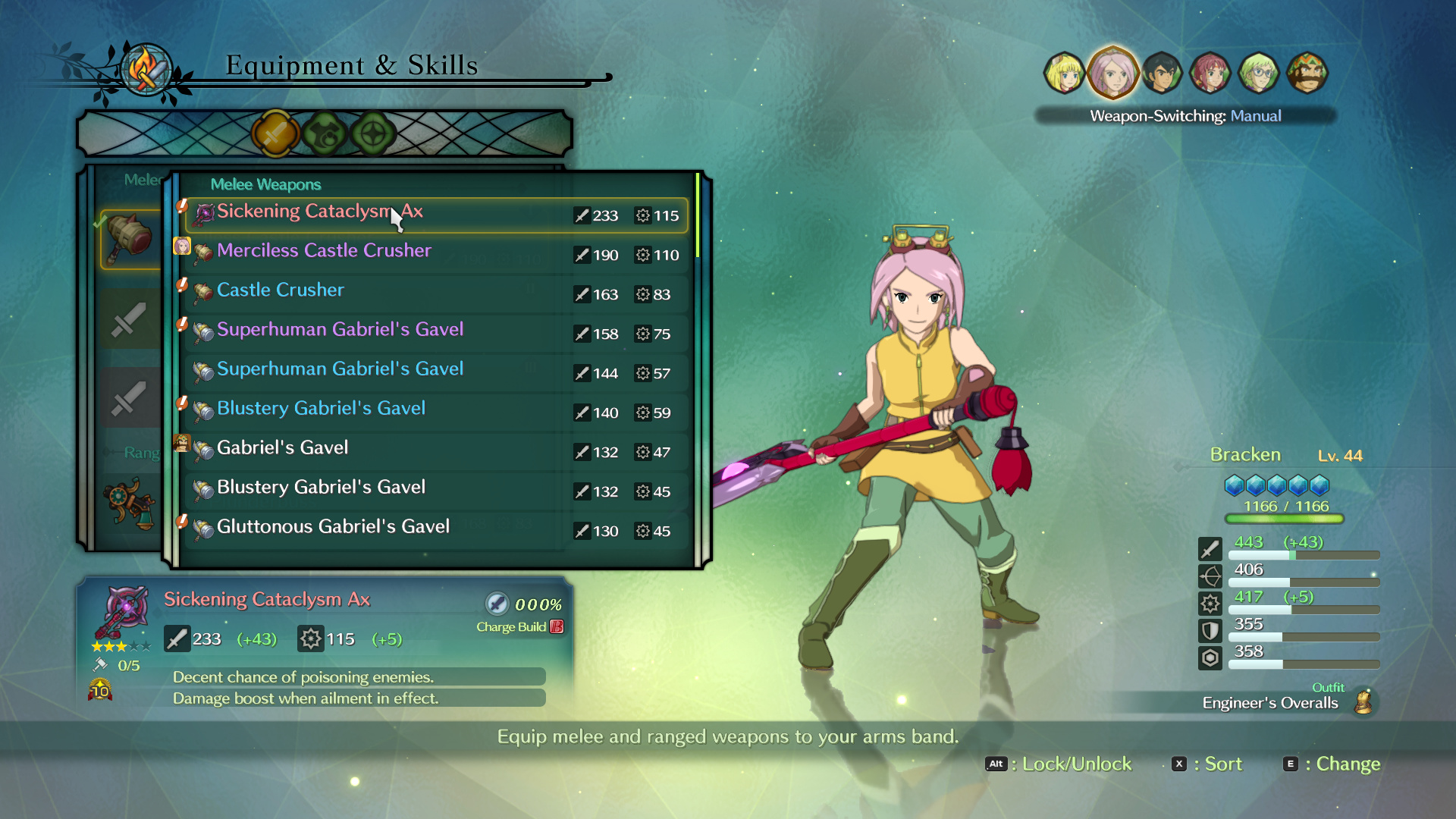This screenshot has width=1456, height=819.
Task: Choose Blustery Gabriel's Gavel with 140 attack
Action: click(x=436, y=412)
